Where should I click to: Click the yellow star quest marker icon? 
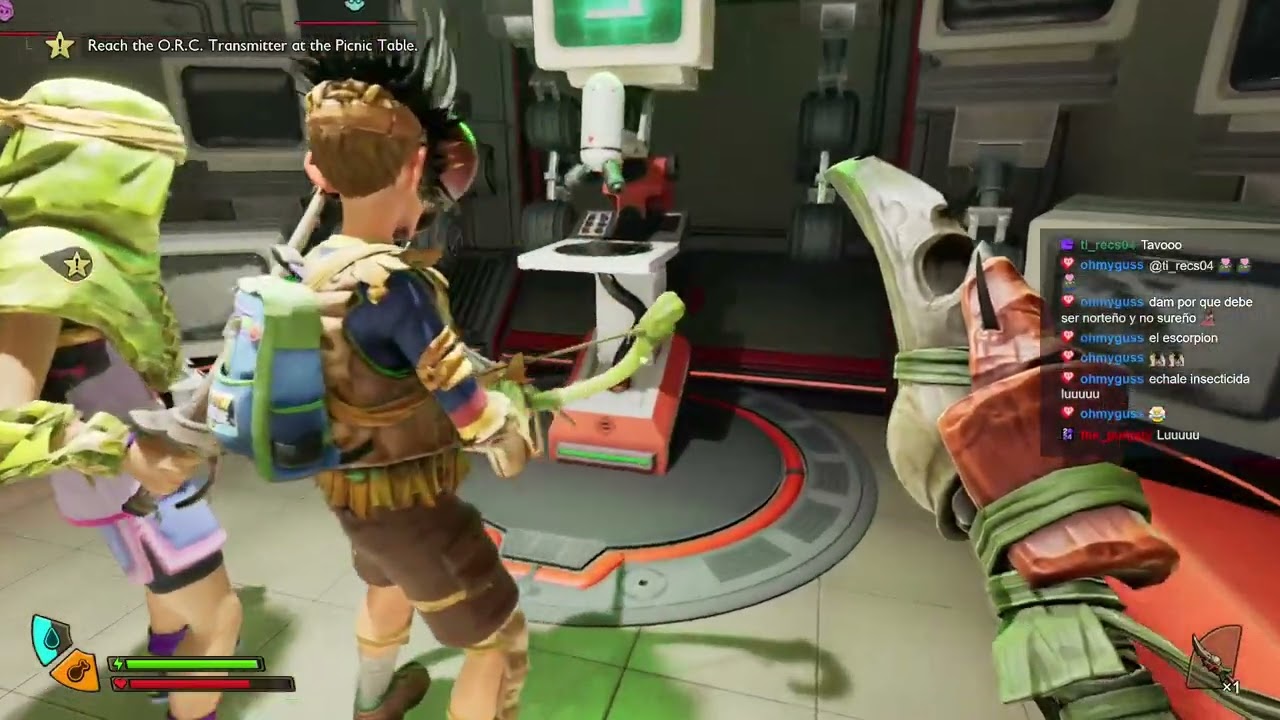(60, 45)
